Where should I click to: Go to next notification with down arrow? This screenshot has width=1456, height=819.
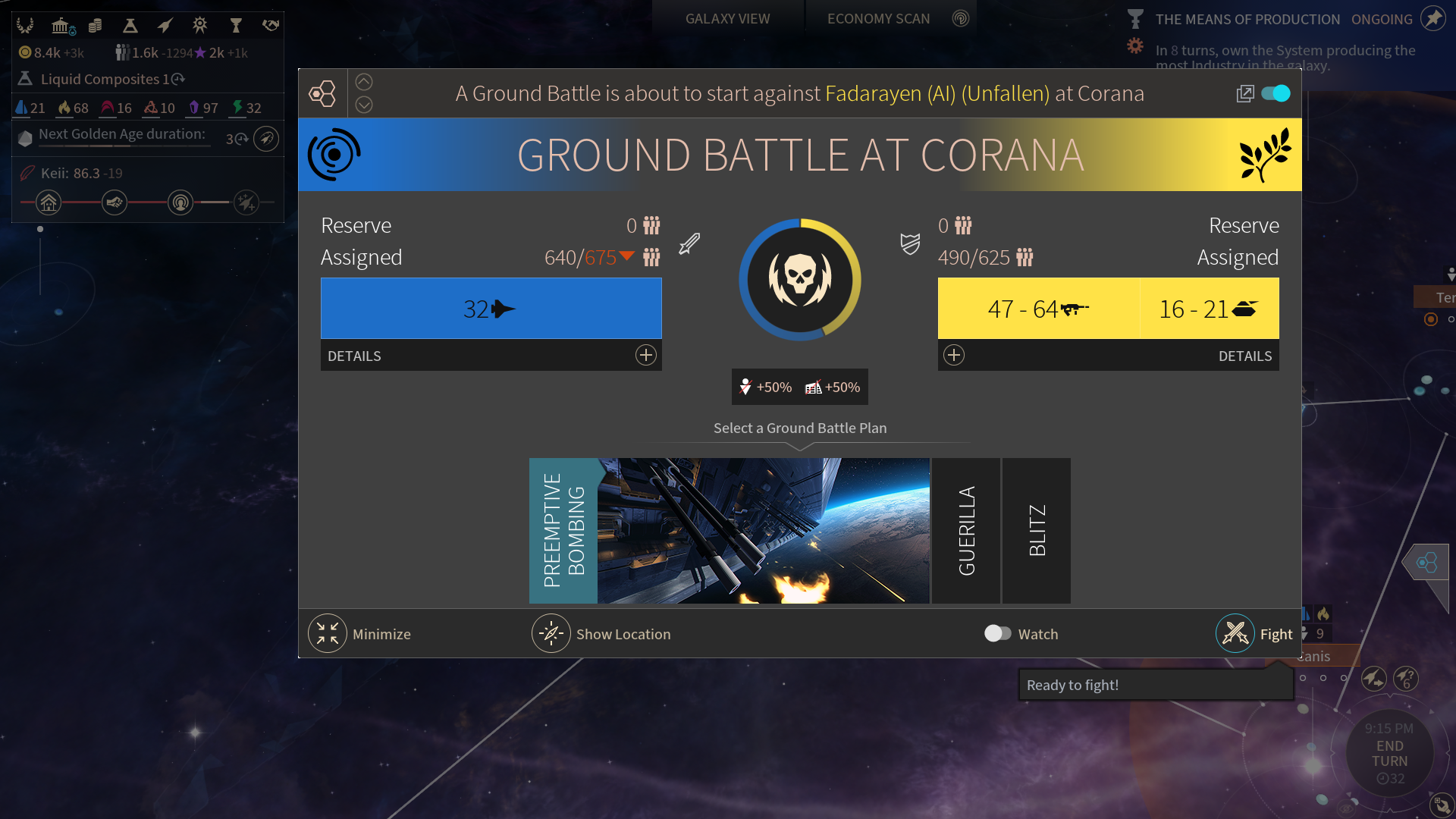(x=364, y=105)
